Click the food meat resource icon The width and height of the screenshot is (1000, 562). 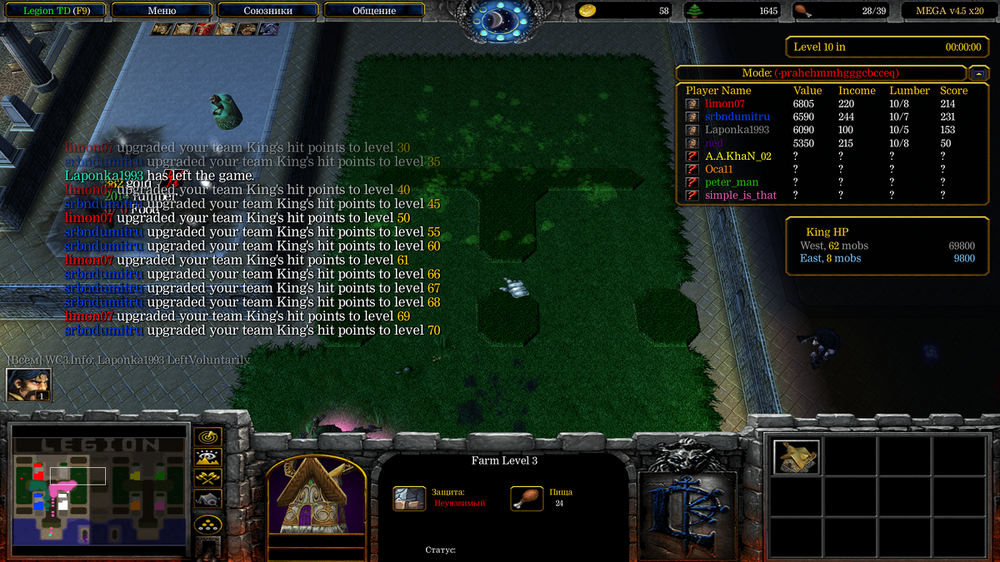tap(801, 11)
